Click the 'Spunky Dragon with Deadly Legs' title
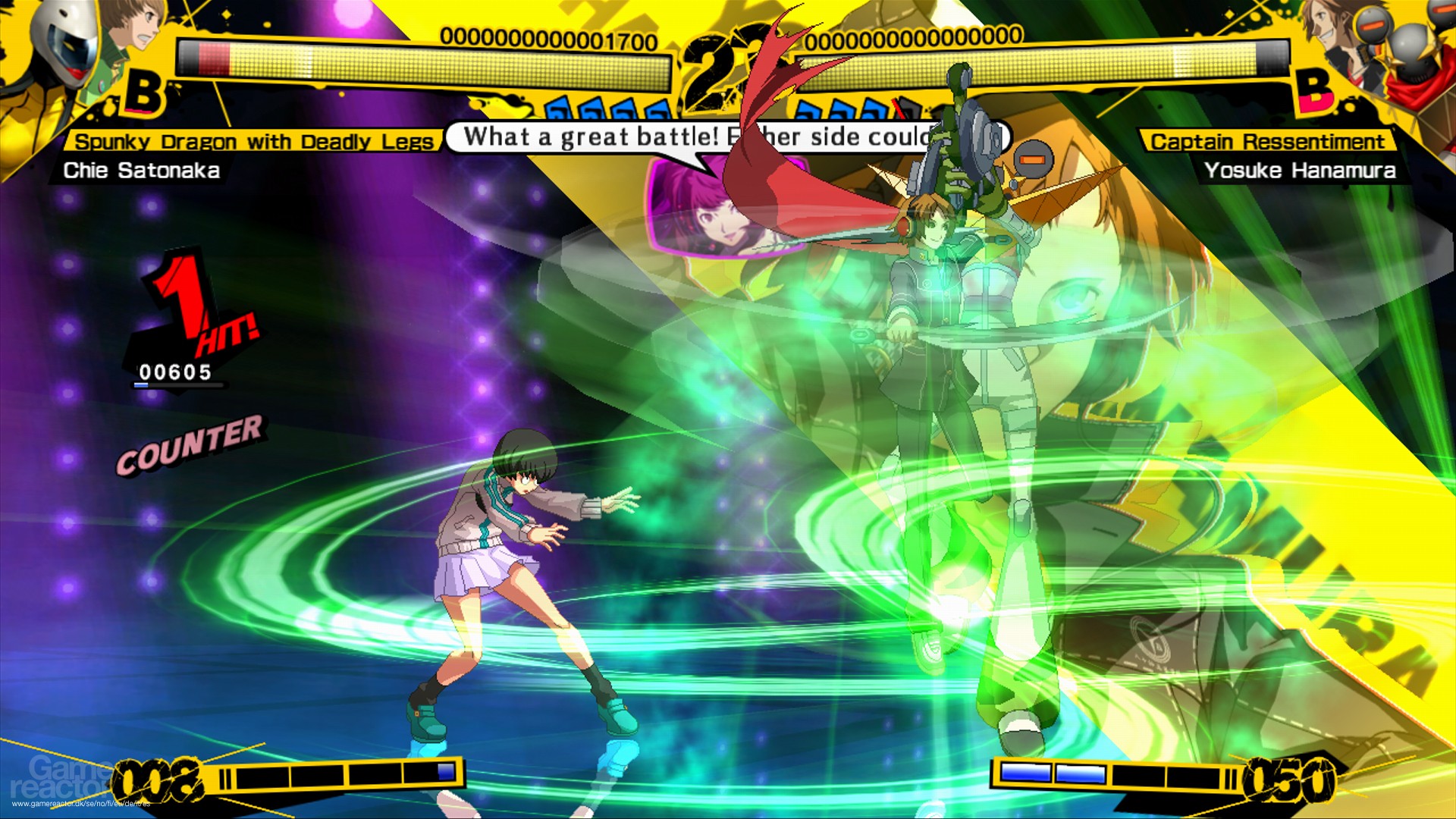Screen dimensions: 1456x819 tap(254, 140)
